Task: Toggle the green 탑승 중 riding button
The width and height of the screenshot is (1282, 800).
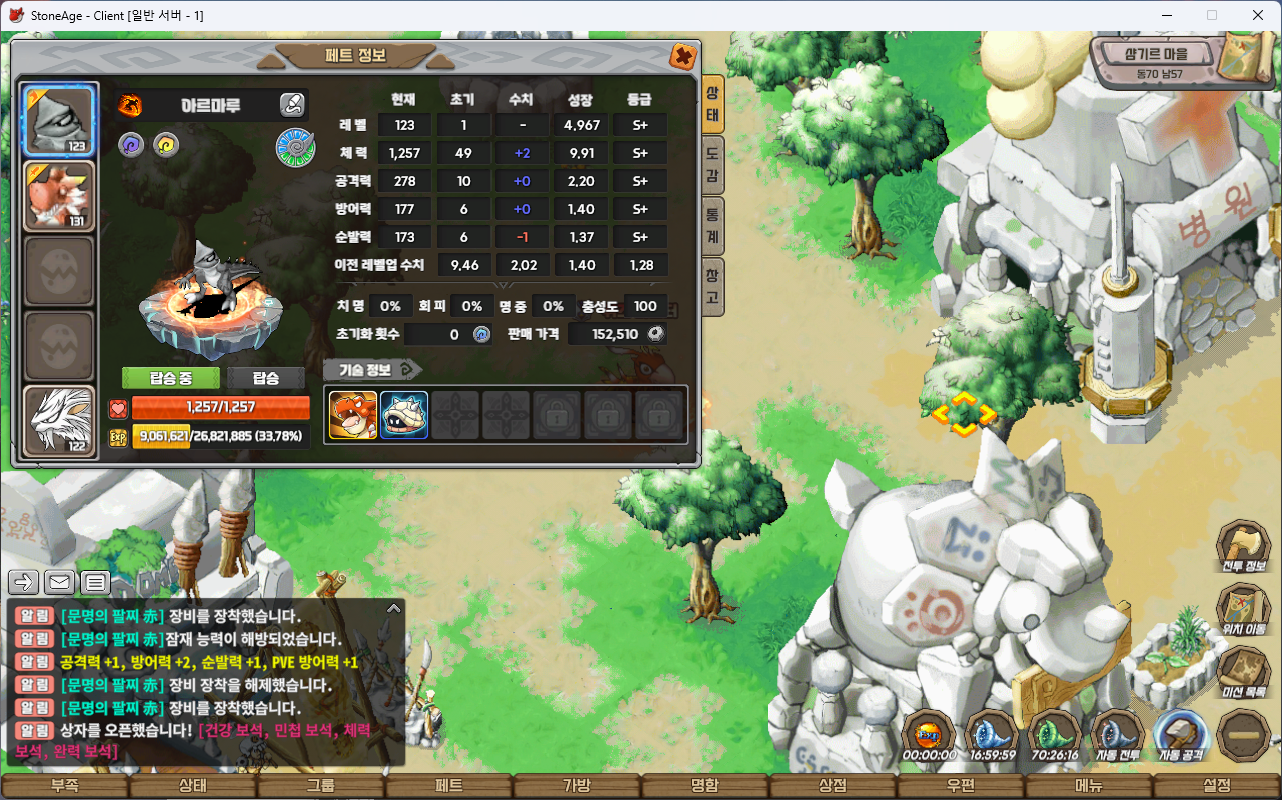Action: tap(171, 378)
